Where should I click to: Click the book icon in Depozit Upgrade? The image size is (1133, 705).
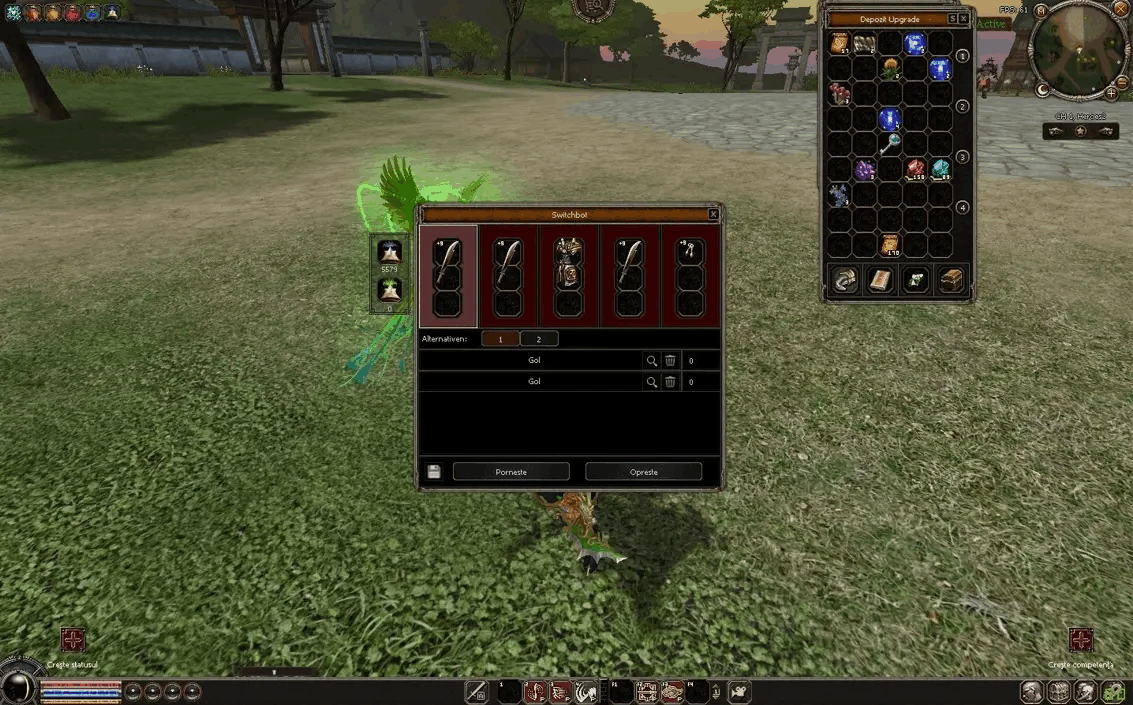879,281
